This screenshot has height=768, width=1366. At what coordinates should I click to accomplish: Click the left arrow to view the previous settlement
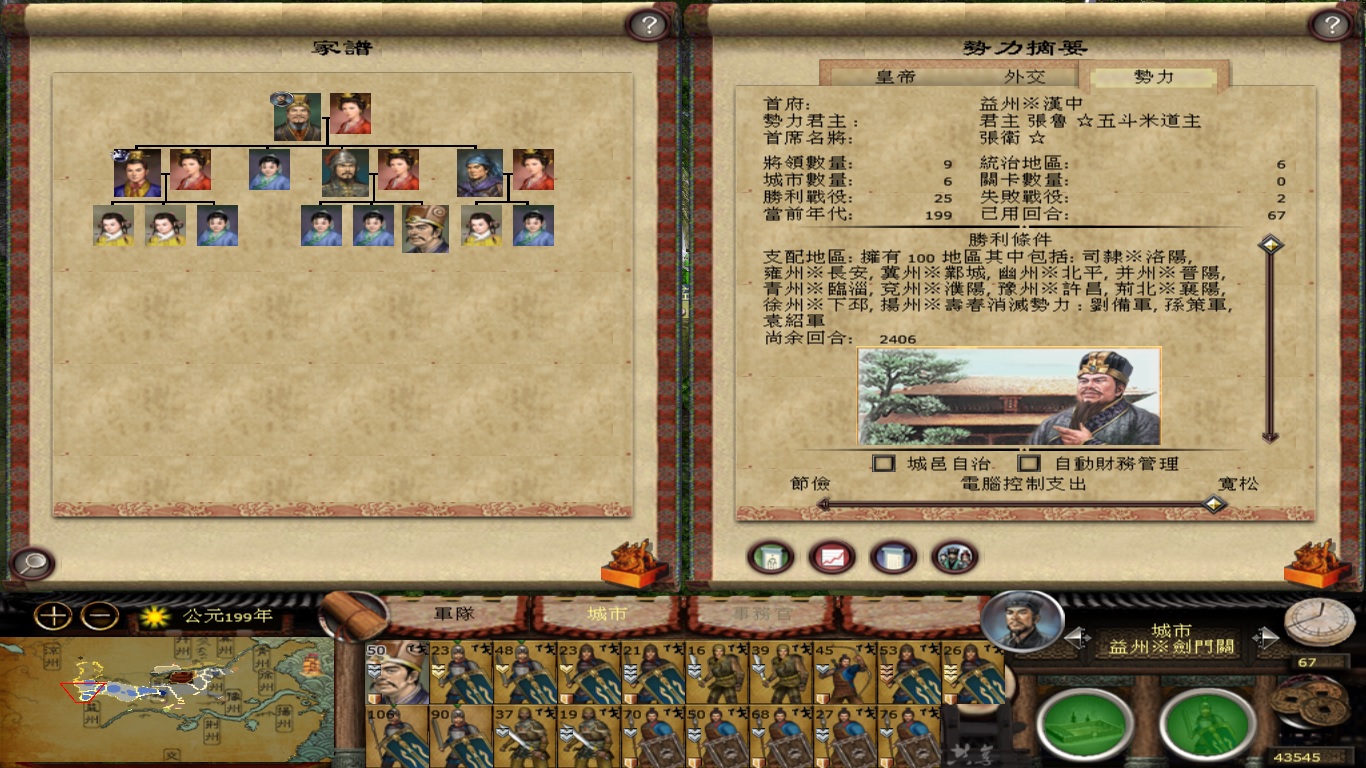coord(1077,638)
